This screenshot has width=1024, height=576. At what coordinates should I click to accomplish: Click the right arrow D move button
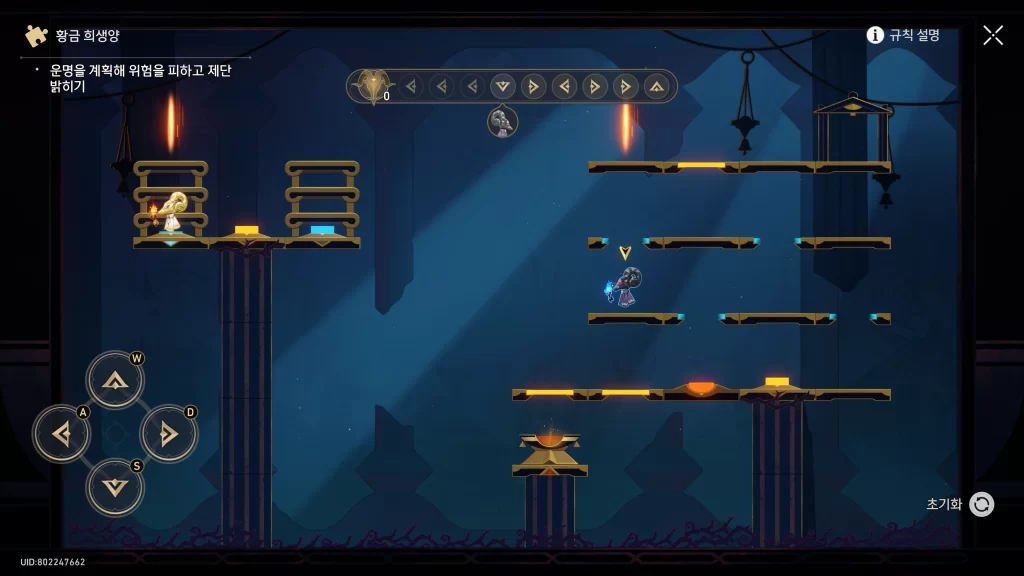[168, 434]
